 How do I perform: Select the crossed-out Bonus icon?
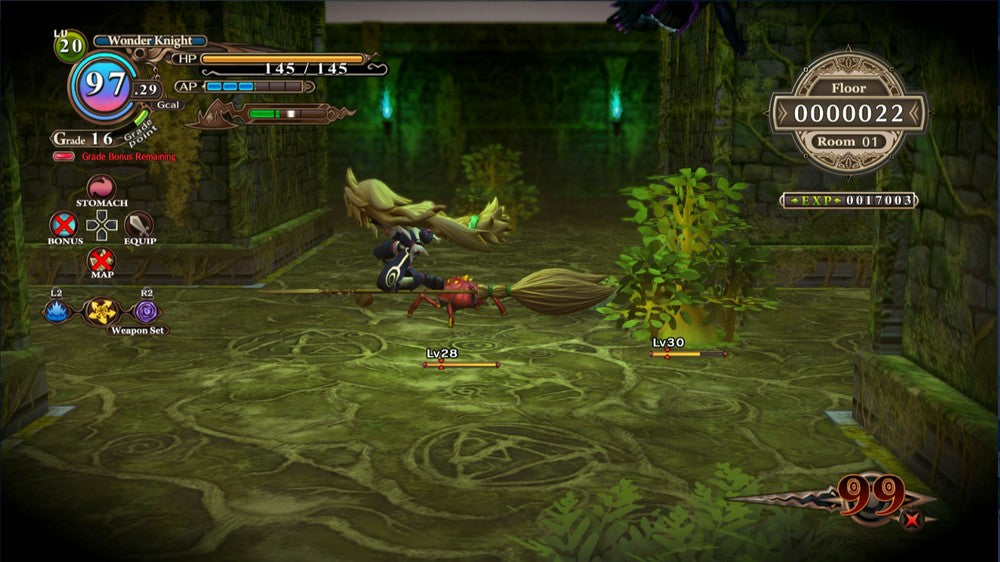pyautogui.click(x=65, y=223)
